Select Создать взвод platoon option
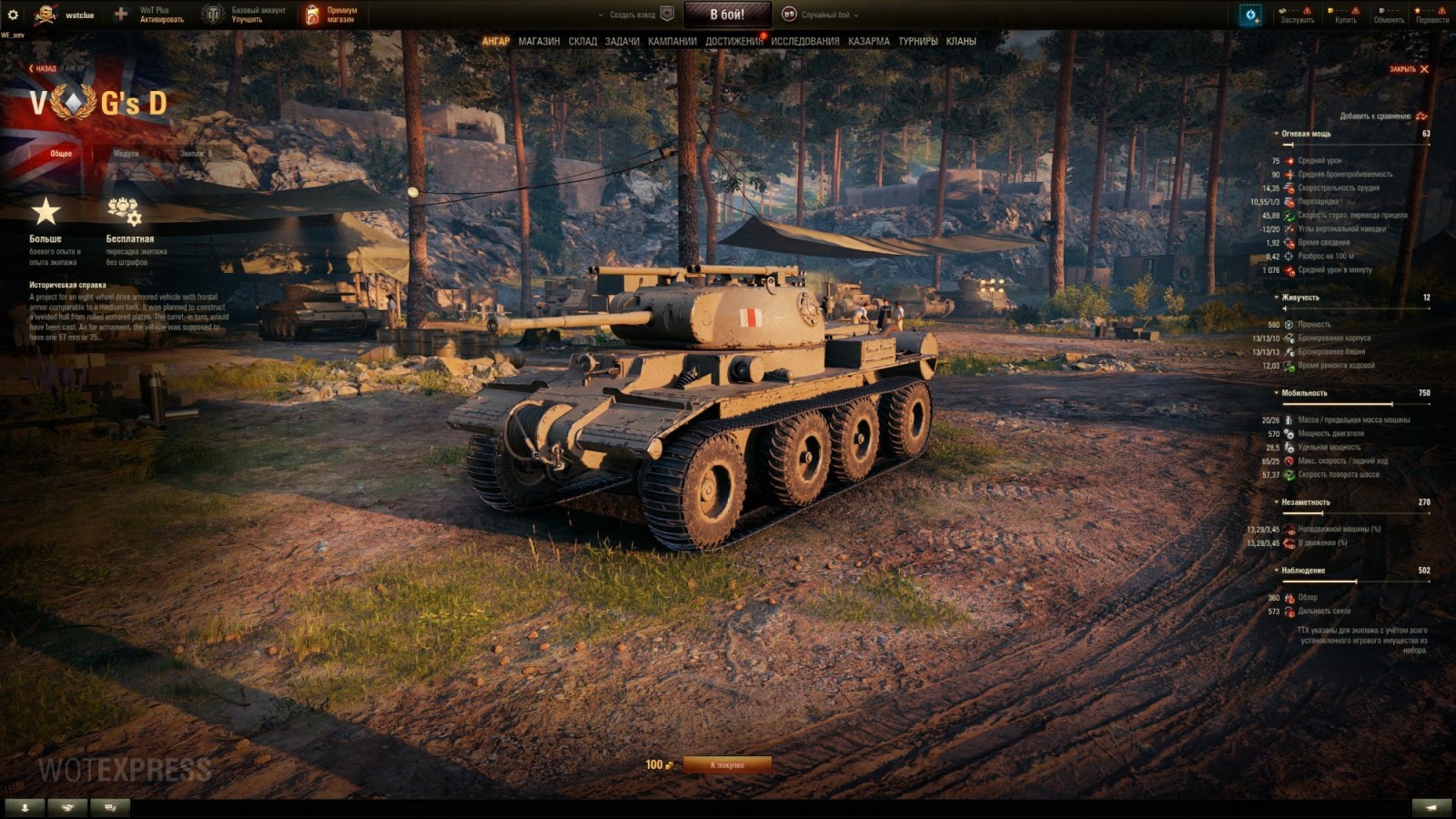 (633, 15)
